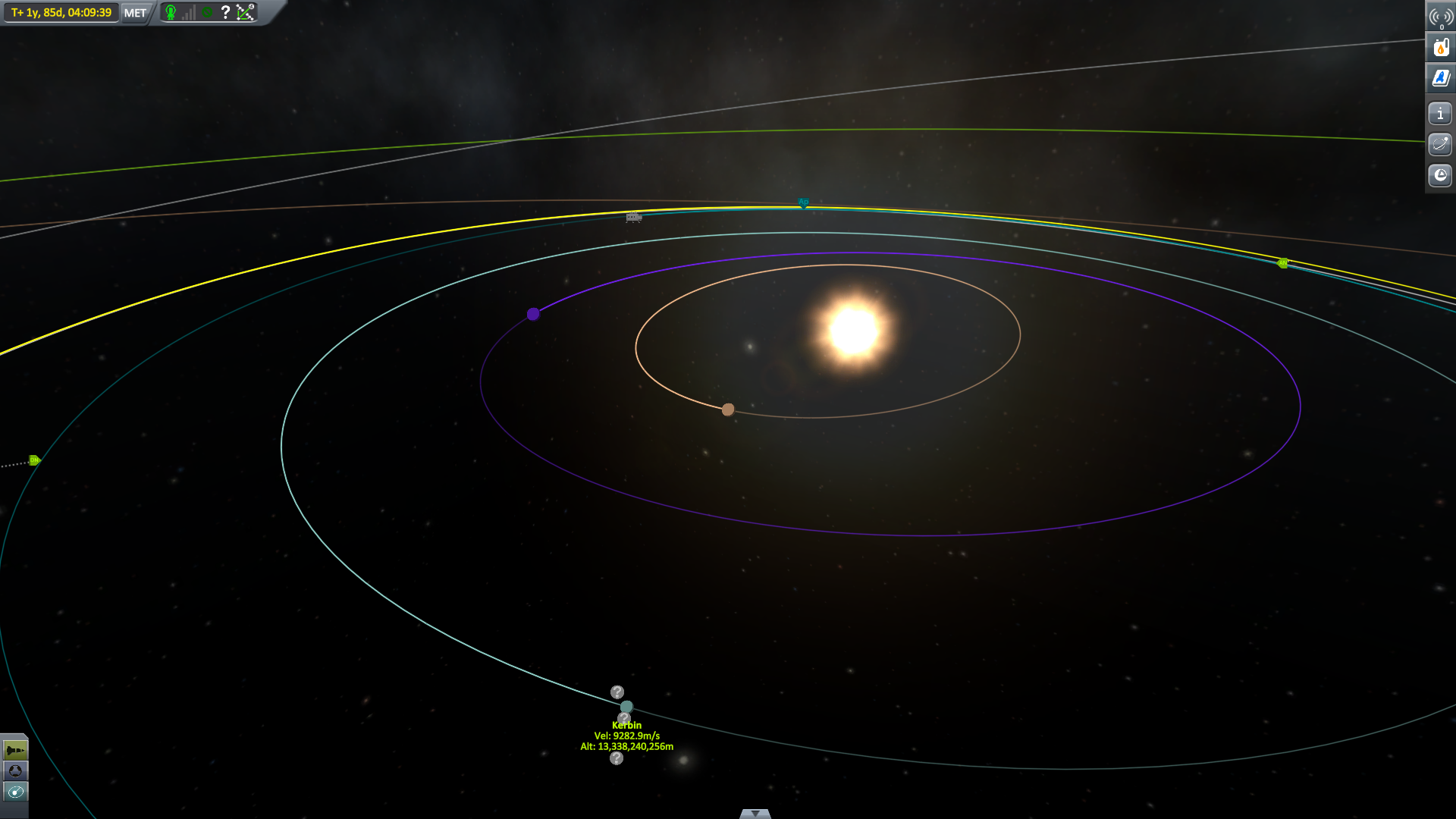Switch to staging mode rocket button
Screen dimensions: 1456x819
(15, 751)
